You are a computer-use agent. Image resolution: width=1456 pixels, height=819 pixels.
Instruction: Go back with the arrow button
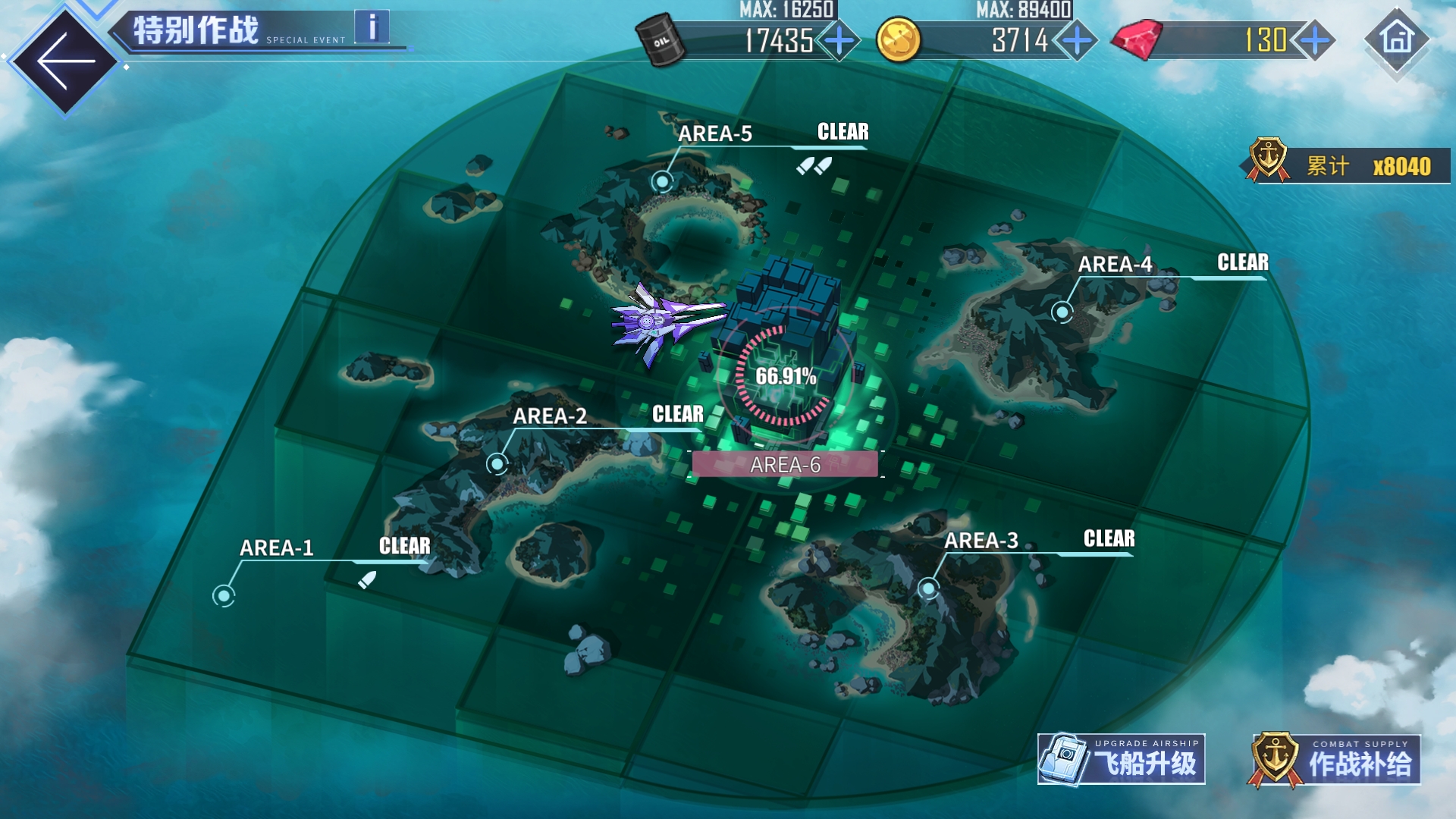64,61
